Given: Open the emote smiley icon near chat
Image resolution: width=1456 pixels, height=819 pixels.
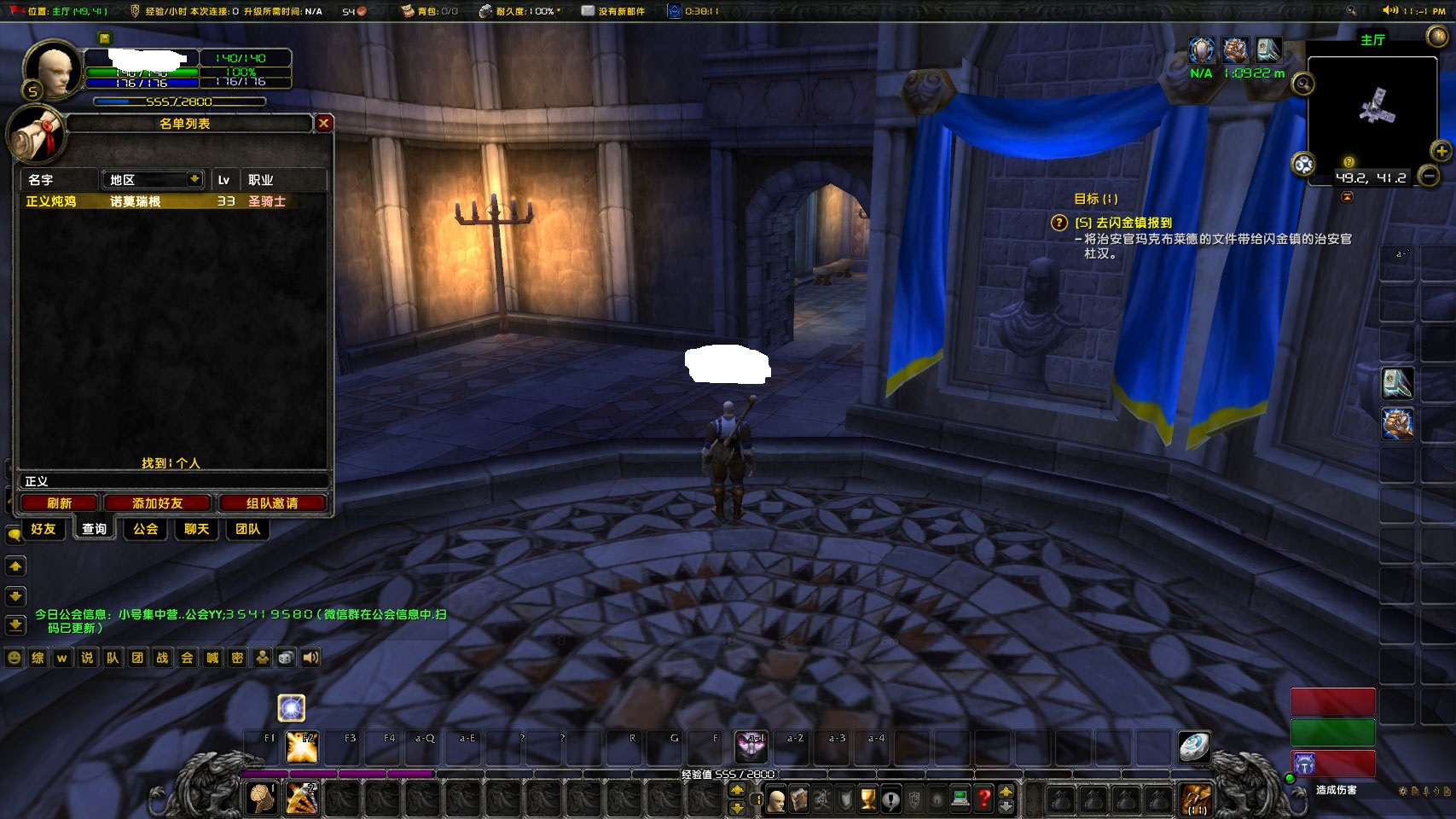Looking at the screenshot, I should [14, 658].
